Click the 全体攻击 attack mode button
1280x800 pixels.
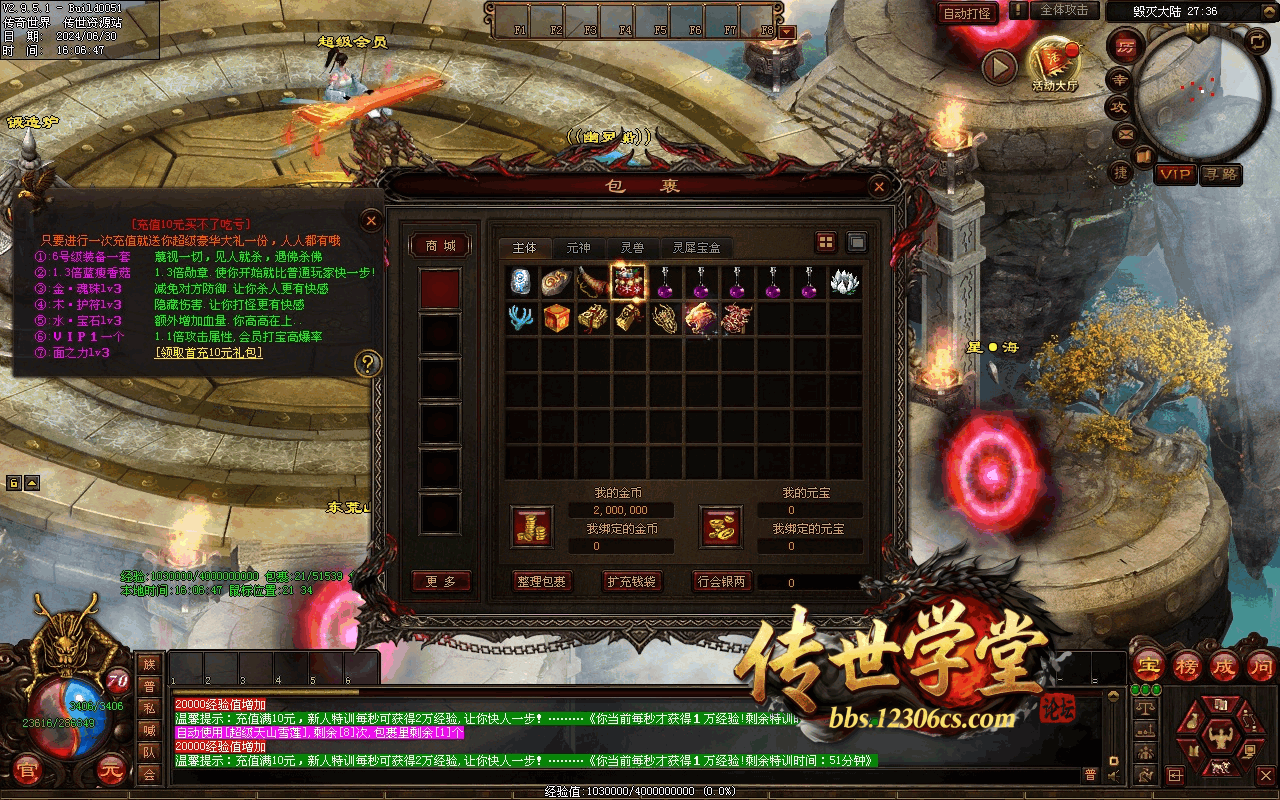click(1064, 10)
